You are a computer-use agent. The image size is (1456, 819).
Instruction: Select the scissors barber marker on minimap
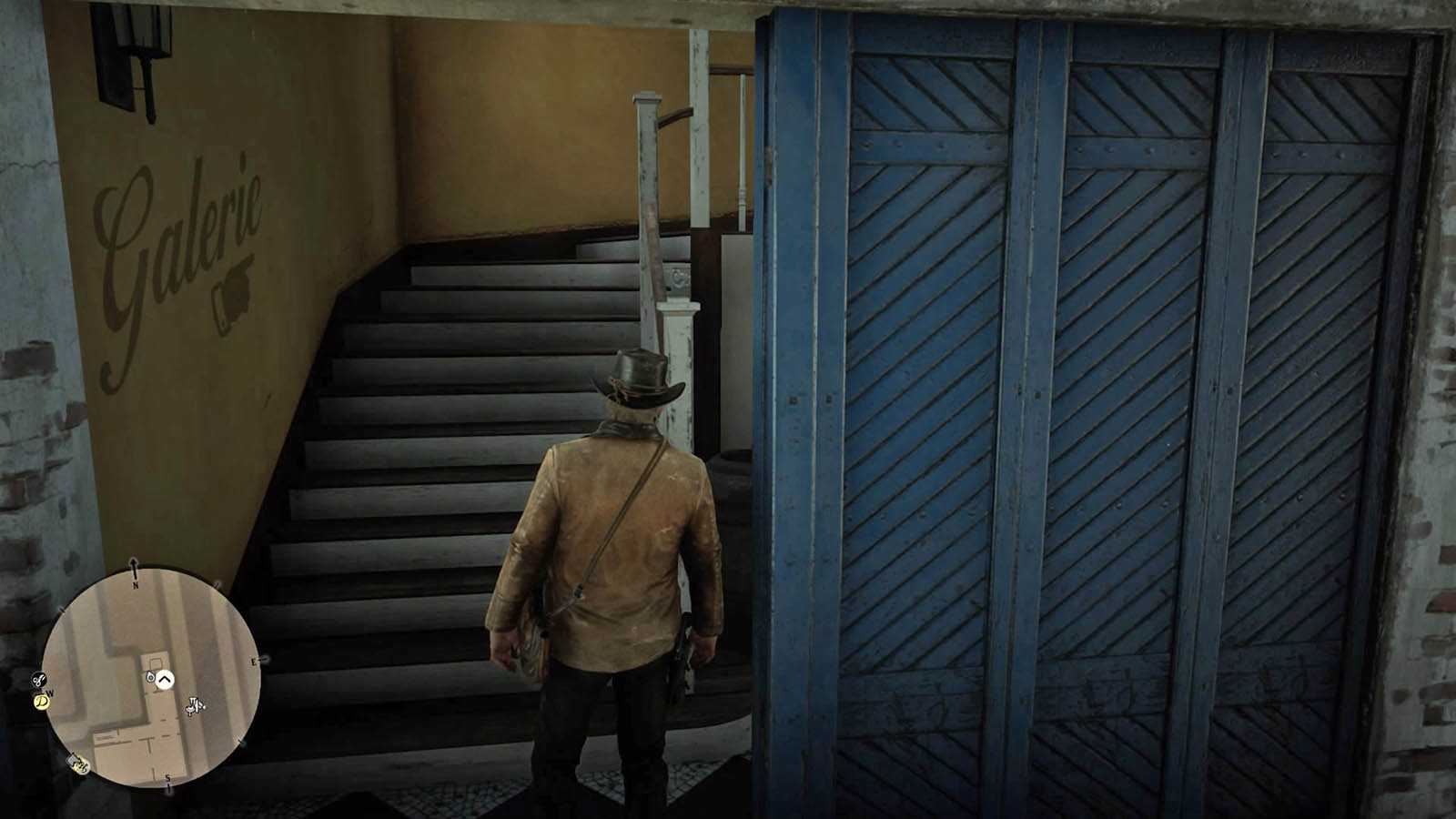(x=38, y=679)
